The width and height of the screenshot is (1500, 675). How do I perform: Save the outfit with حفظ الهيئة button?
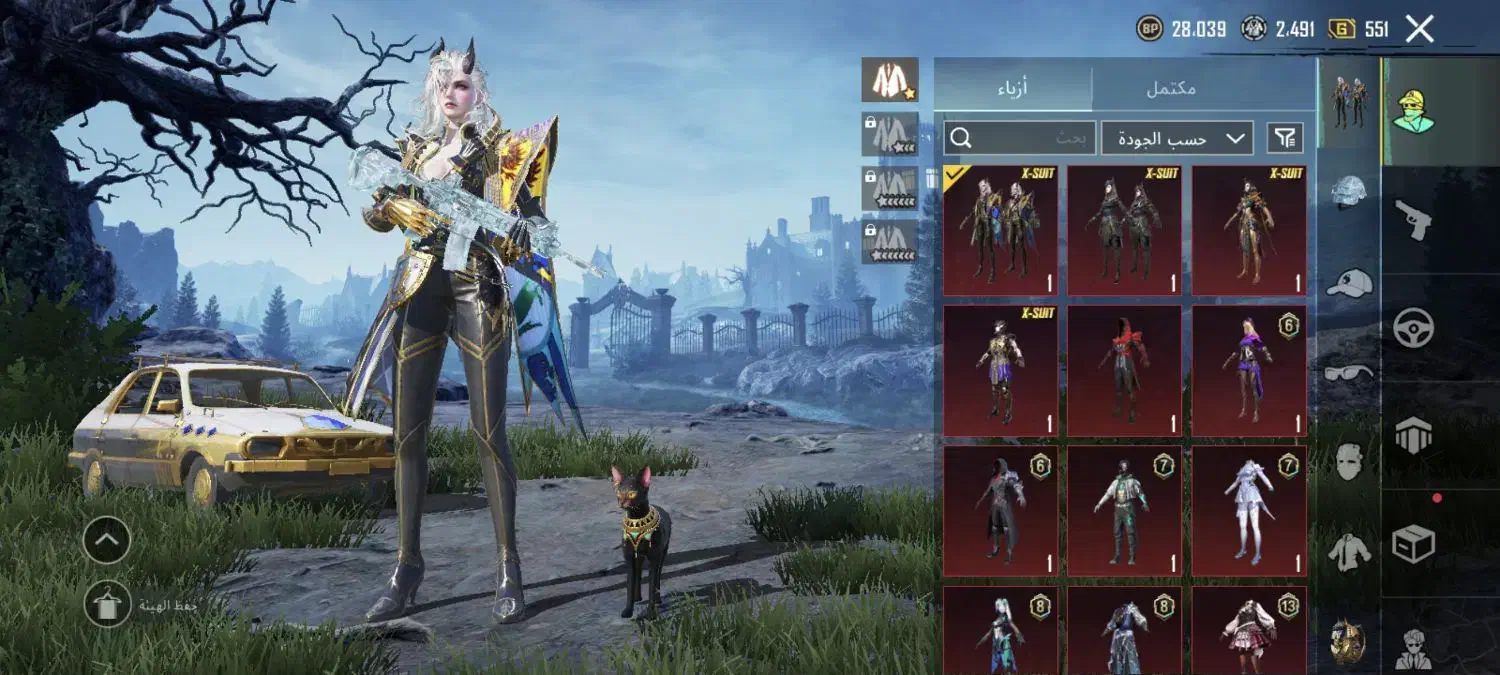click(x=107, y=604)
